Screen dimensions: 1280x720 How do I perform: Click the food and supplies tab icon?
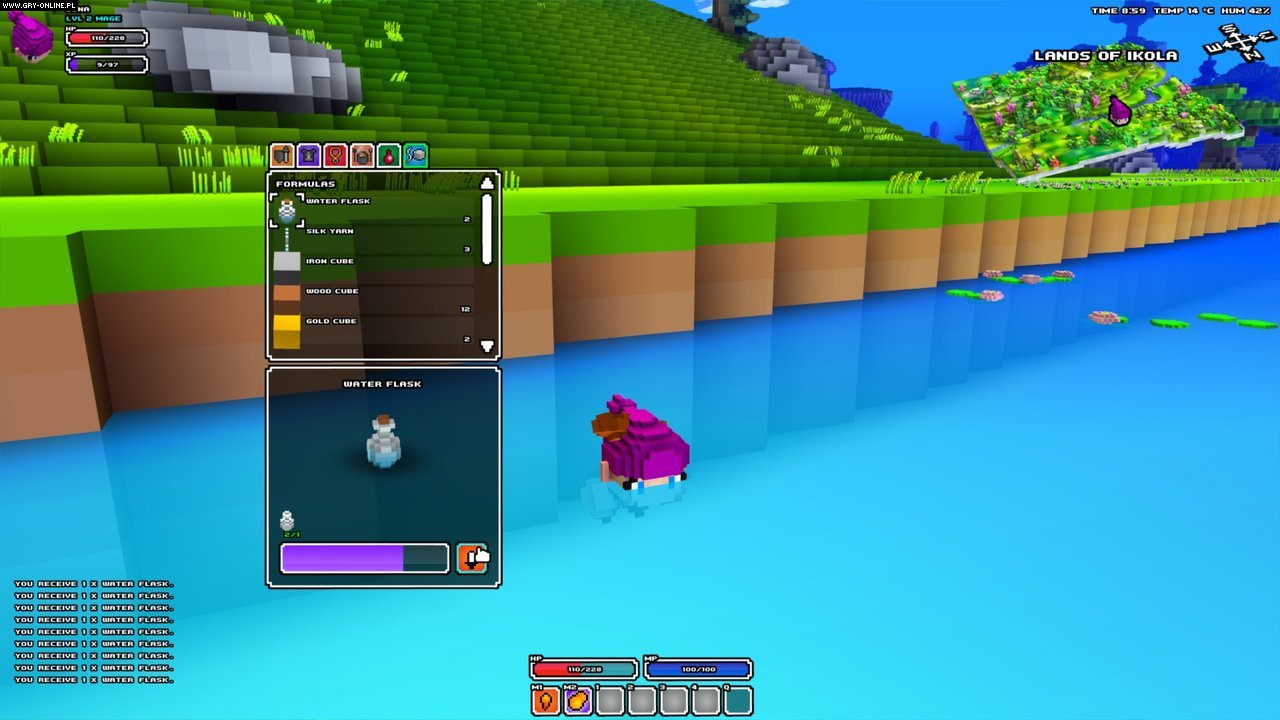[364, 155]
